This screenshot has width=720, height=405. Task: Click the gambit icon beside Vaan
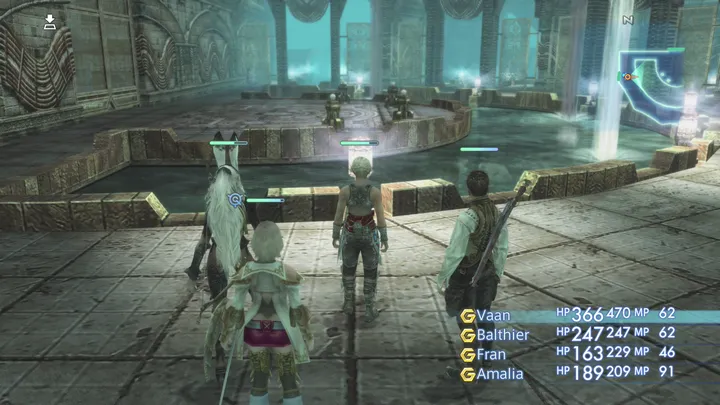pyautogui.click(x=467, y=315)
